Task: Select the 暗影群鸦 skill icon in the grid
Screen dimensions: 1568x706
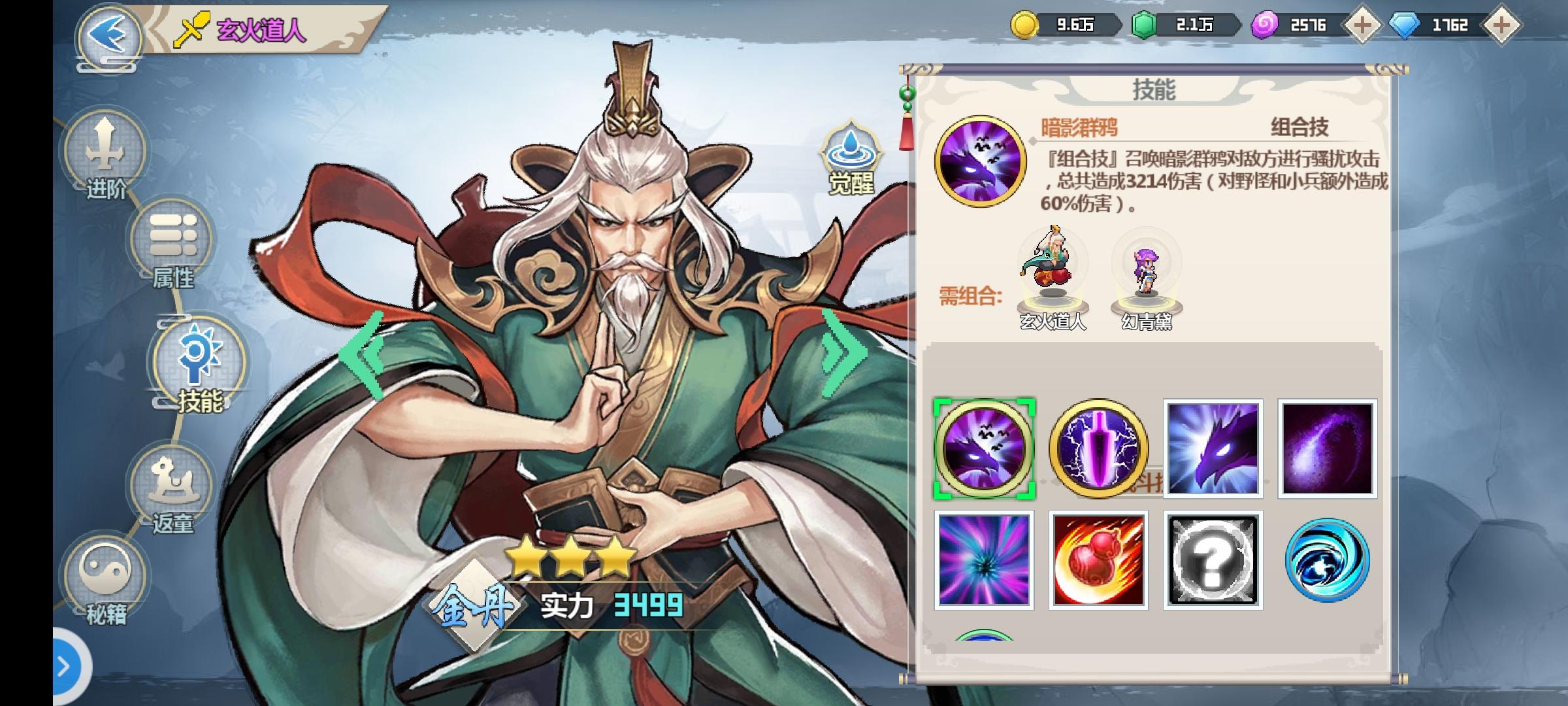Action: pos(983,448)
